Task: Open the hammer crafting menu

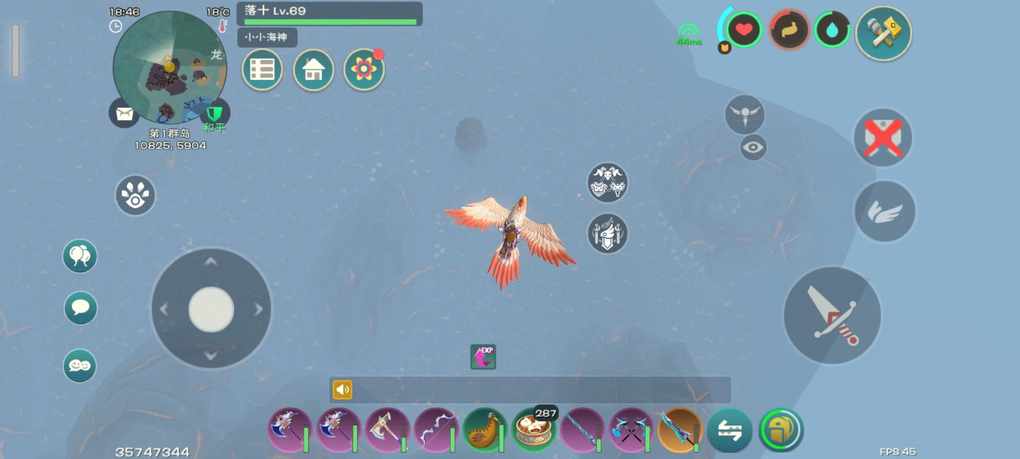Action: (883, 34)
